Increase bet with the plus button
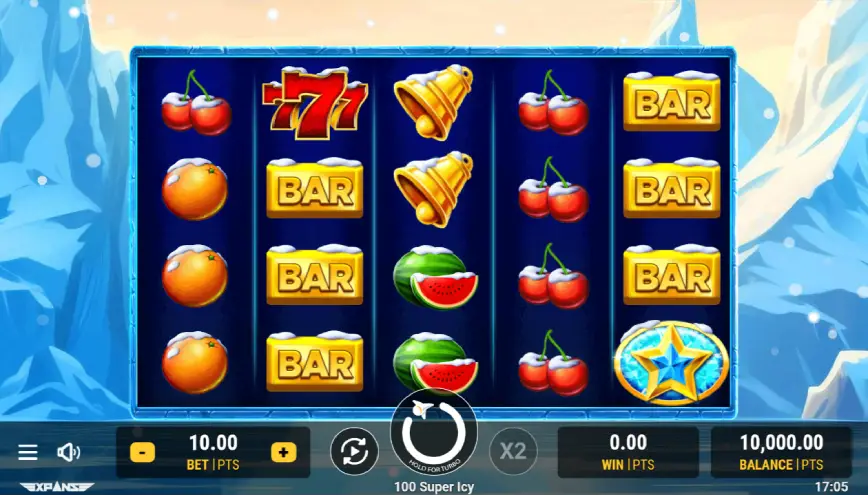Image resolution: width=868 pixels, height=495 pixels. (x=284, y=452)
